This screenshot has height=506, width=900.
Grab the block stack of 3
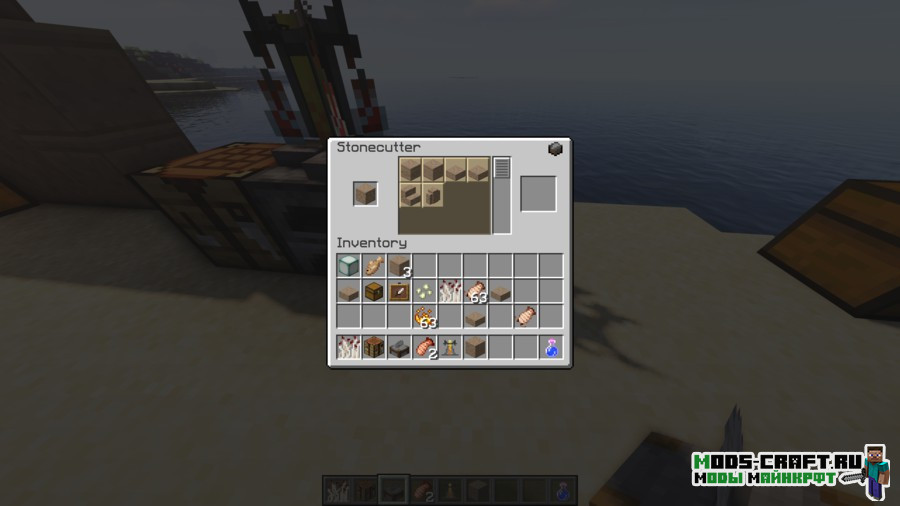point(399,266)
